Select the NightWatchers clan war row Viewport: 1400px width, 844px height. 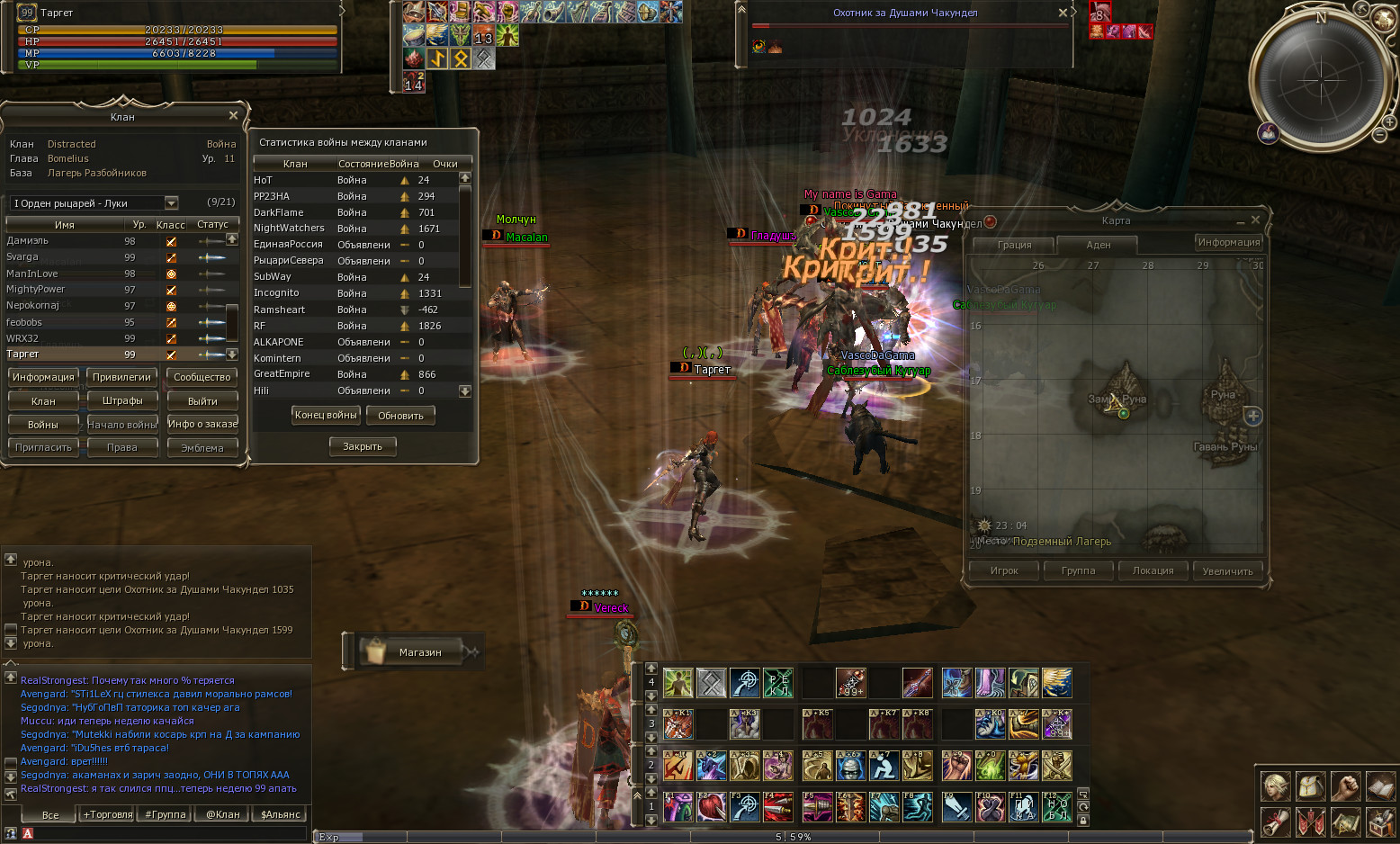pos(289,229)
